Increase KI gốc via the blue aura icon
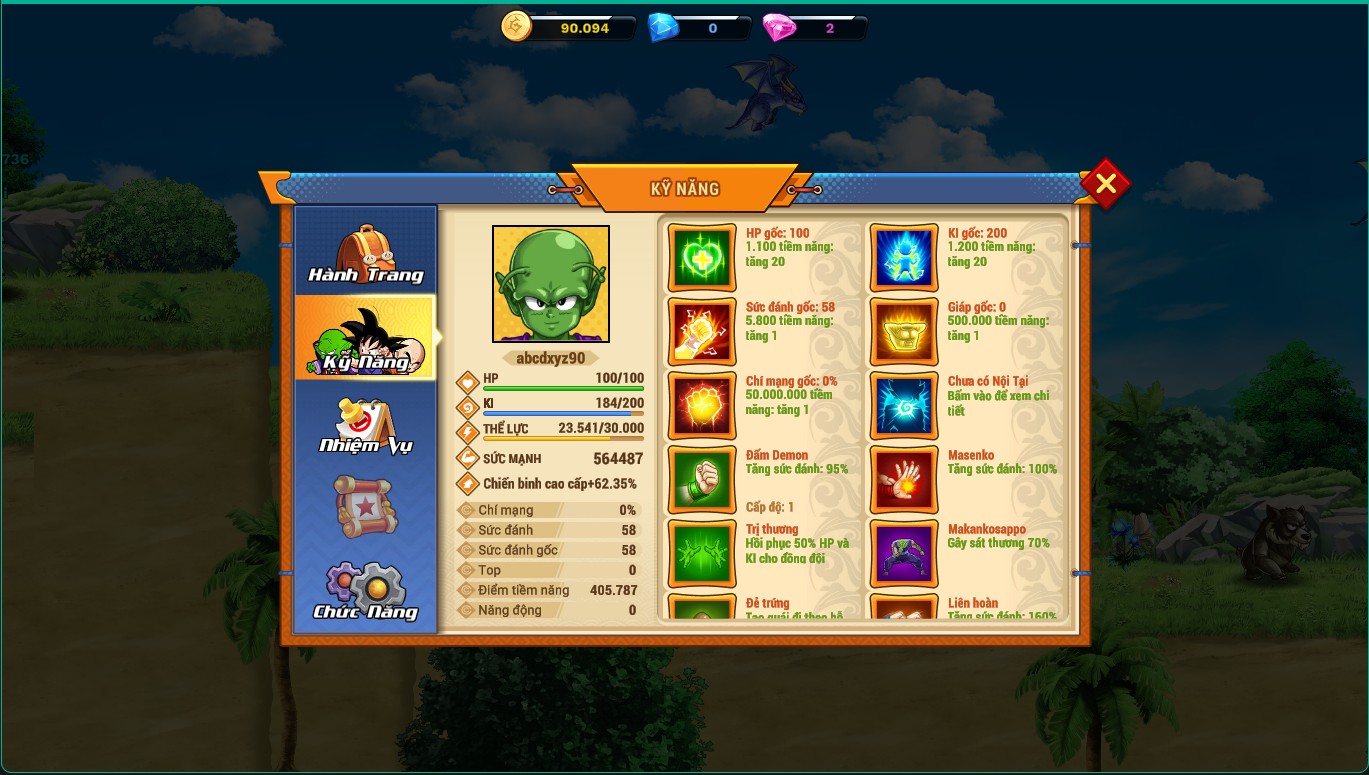Image resolution: width=1369 pixels, height=775 pixels. coord(904,258)
